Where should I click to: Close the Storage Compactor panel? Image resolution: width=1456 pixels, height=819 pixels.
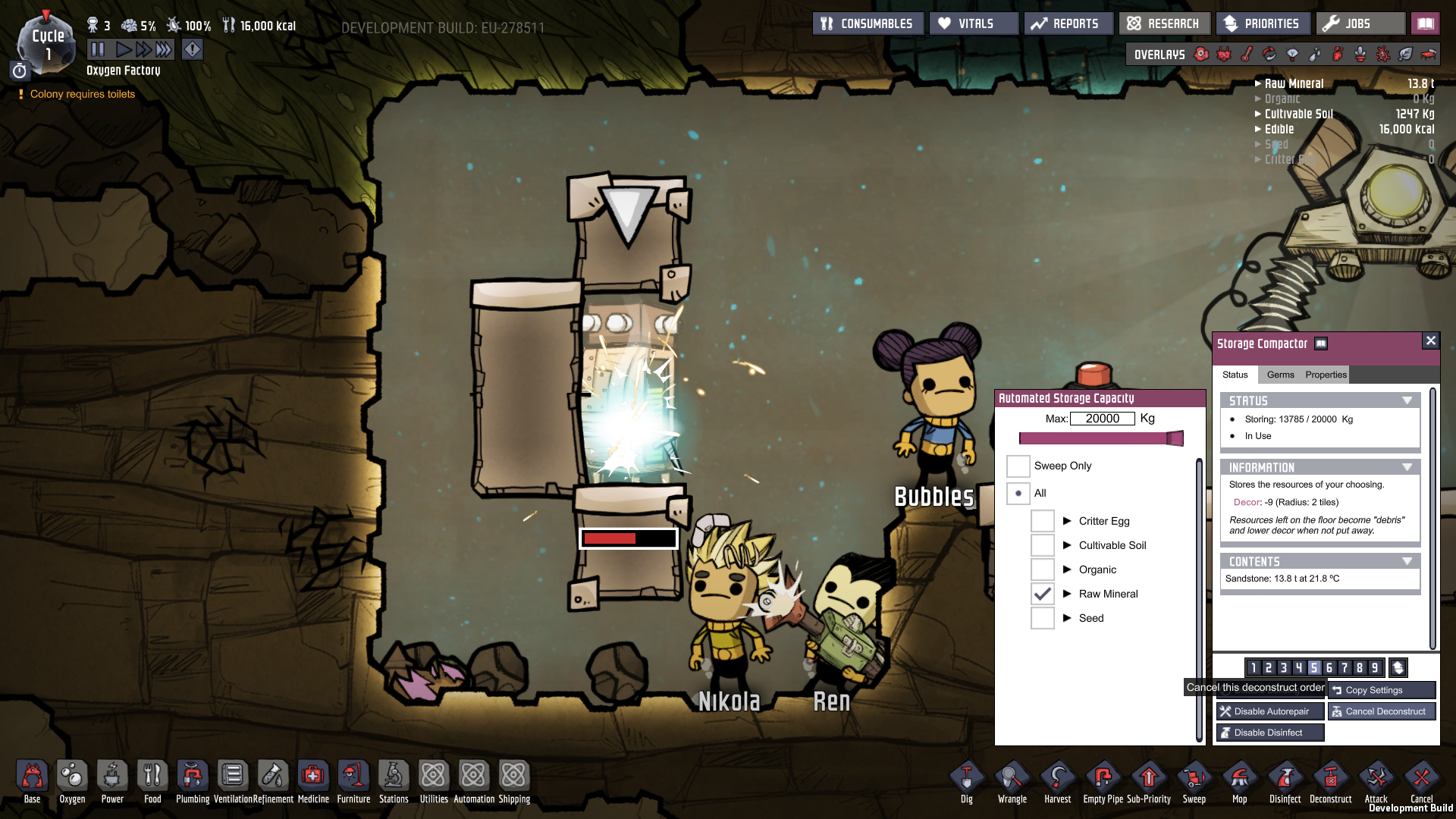1430,340
